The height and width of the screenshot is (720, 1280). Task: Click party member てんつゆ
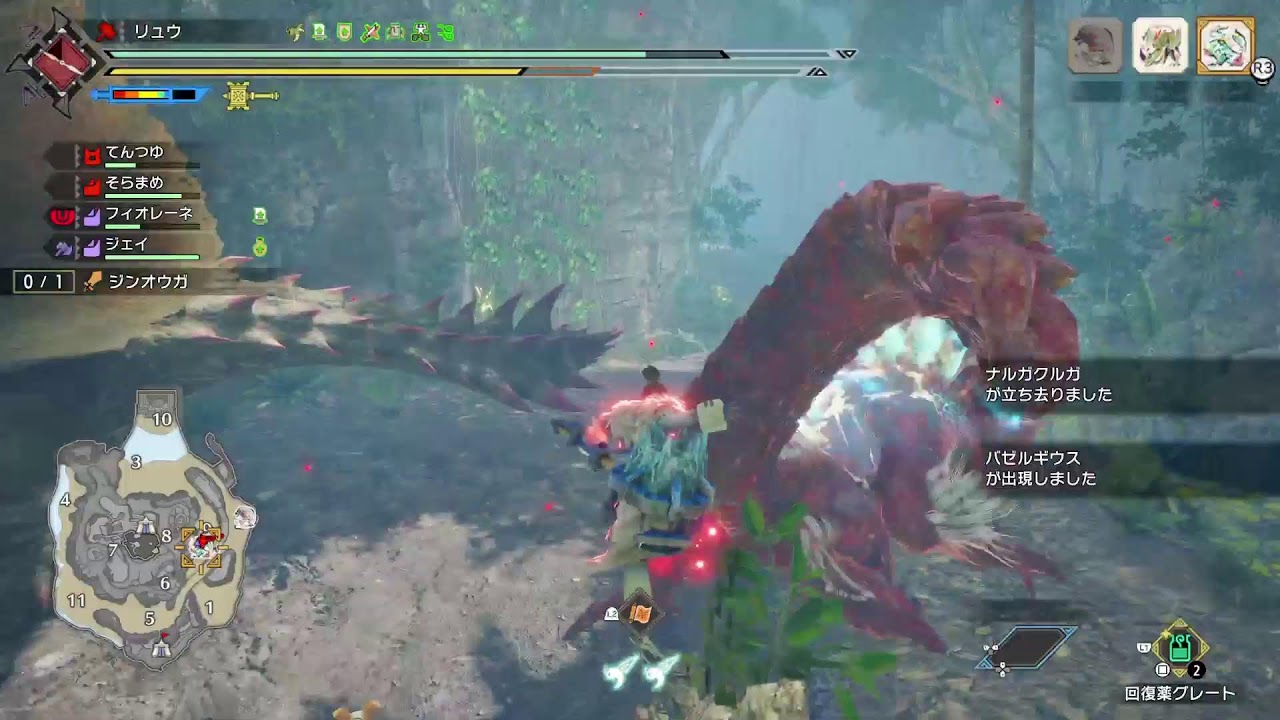[135, 154]
